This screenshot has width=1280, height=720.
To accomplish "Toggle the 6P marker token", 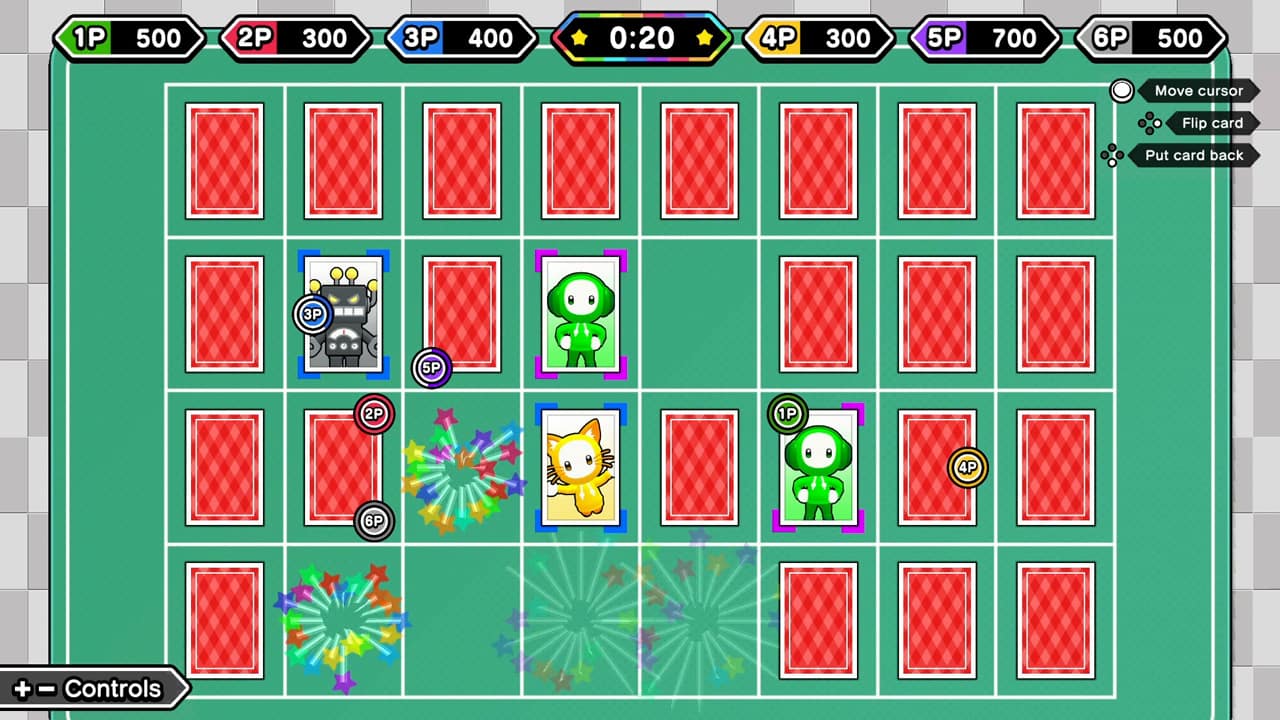I will pyautogui.click(x=375, y=521).
